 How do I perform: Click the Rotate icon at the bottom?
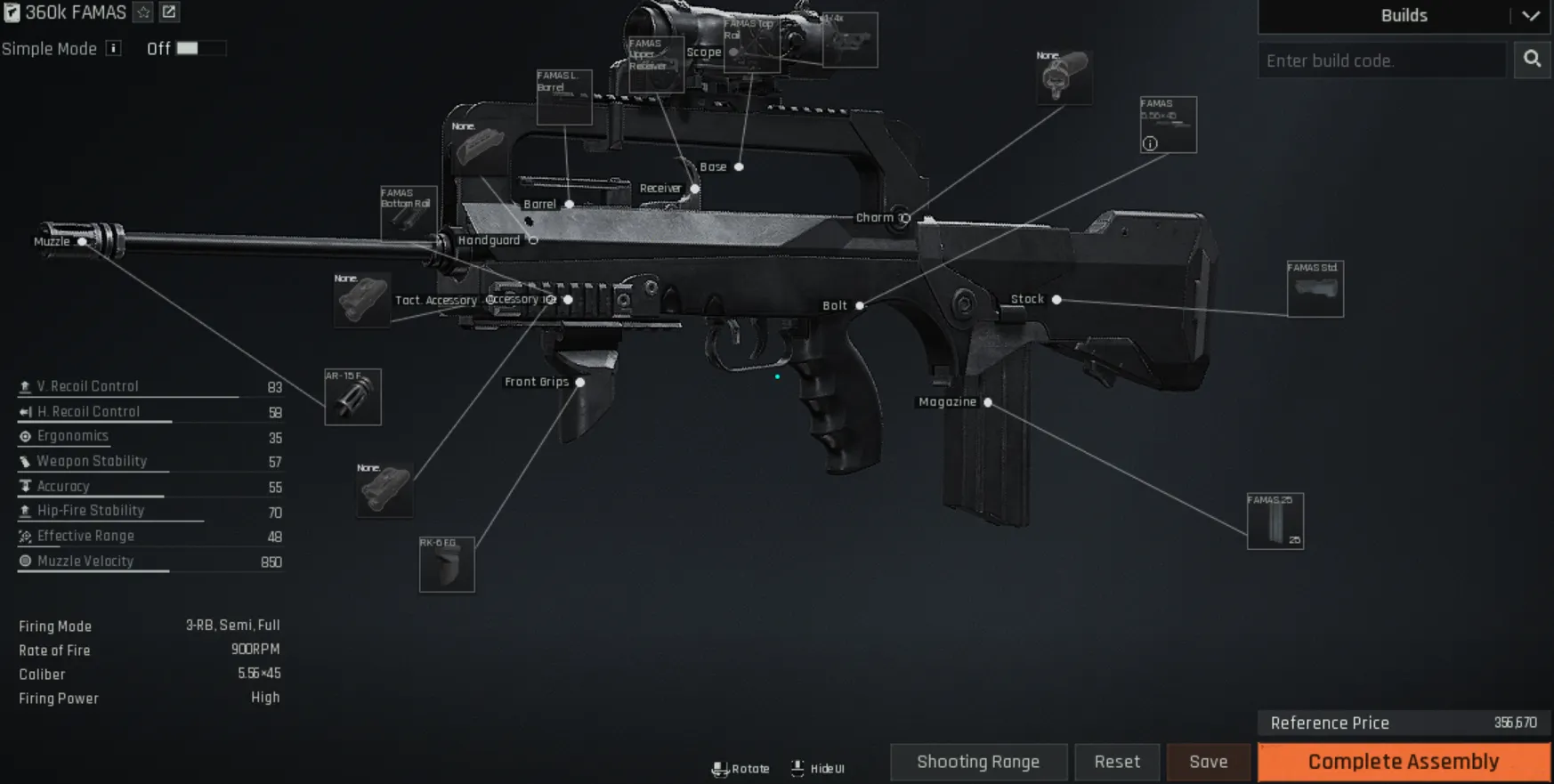[721, 768]
